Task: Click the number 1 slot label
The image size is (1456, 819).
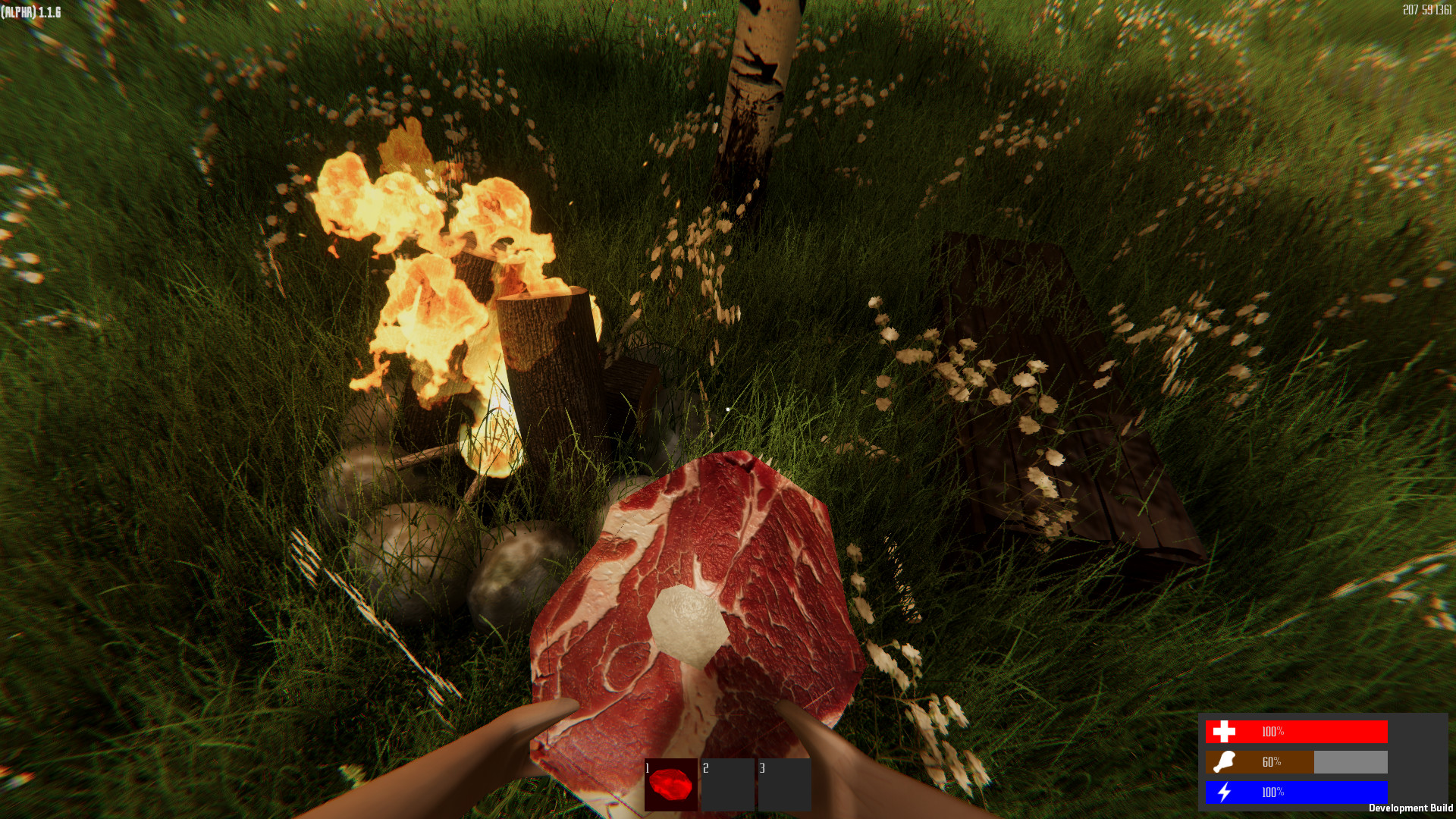Action: pos(648,767)
